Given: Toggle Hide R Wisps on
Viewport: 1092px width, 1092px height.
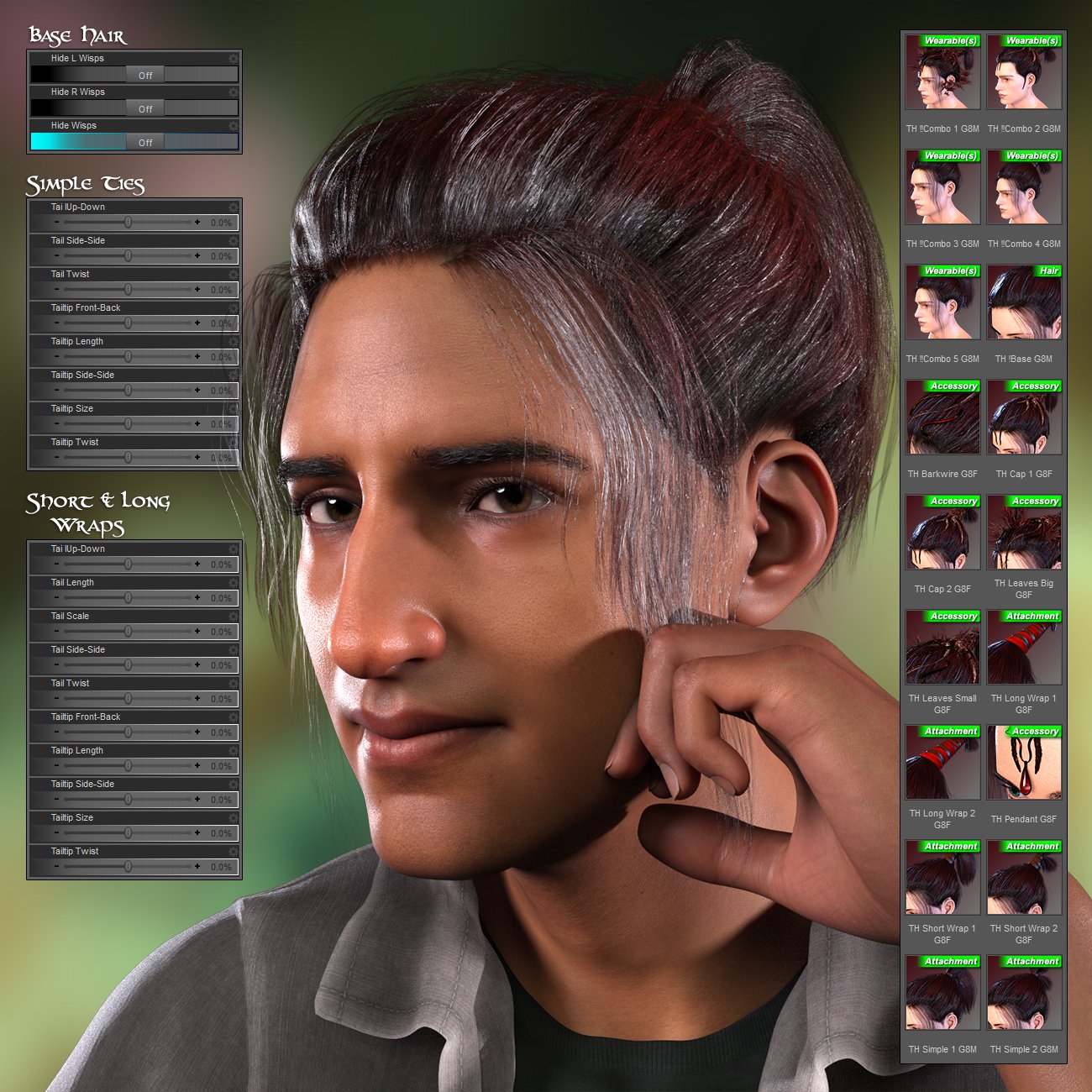Looking at the screenshot, I should pos(144,108).
